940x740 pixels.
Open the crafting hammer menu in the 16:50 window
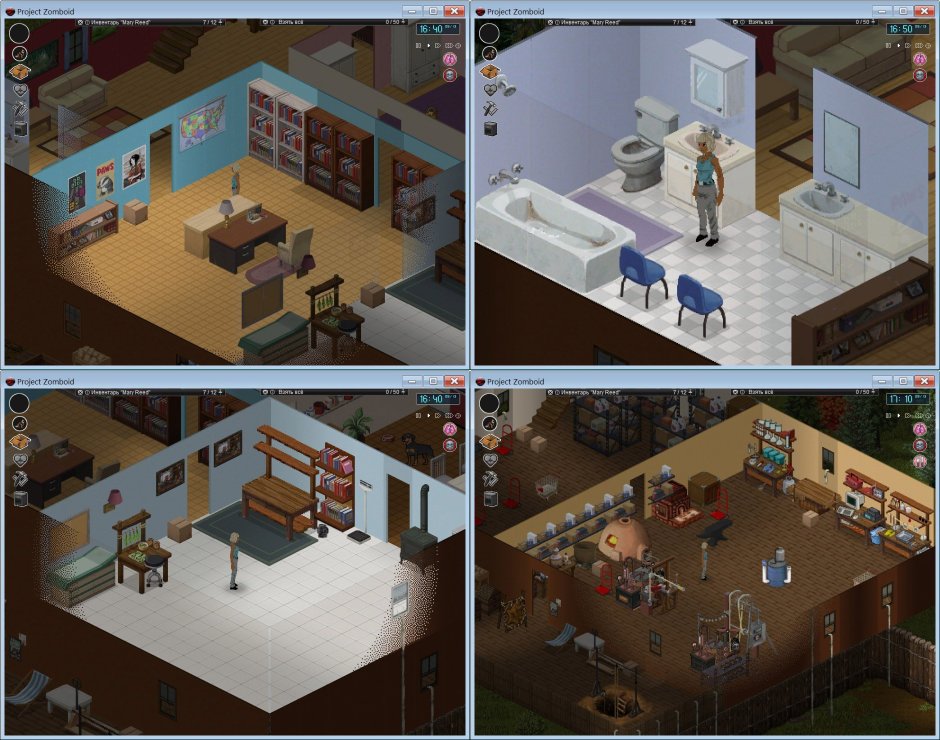pyautogui.click(x=489, y=108)
